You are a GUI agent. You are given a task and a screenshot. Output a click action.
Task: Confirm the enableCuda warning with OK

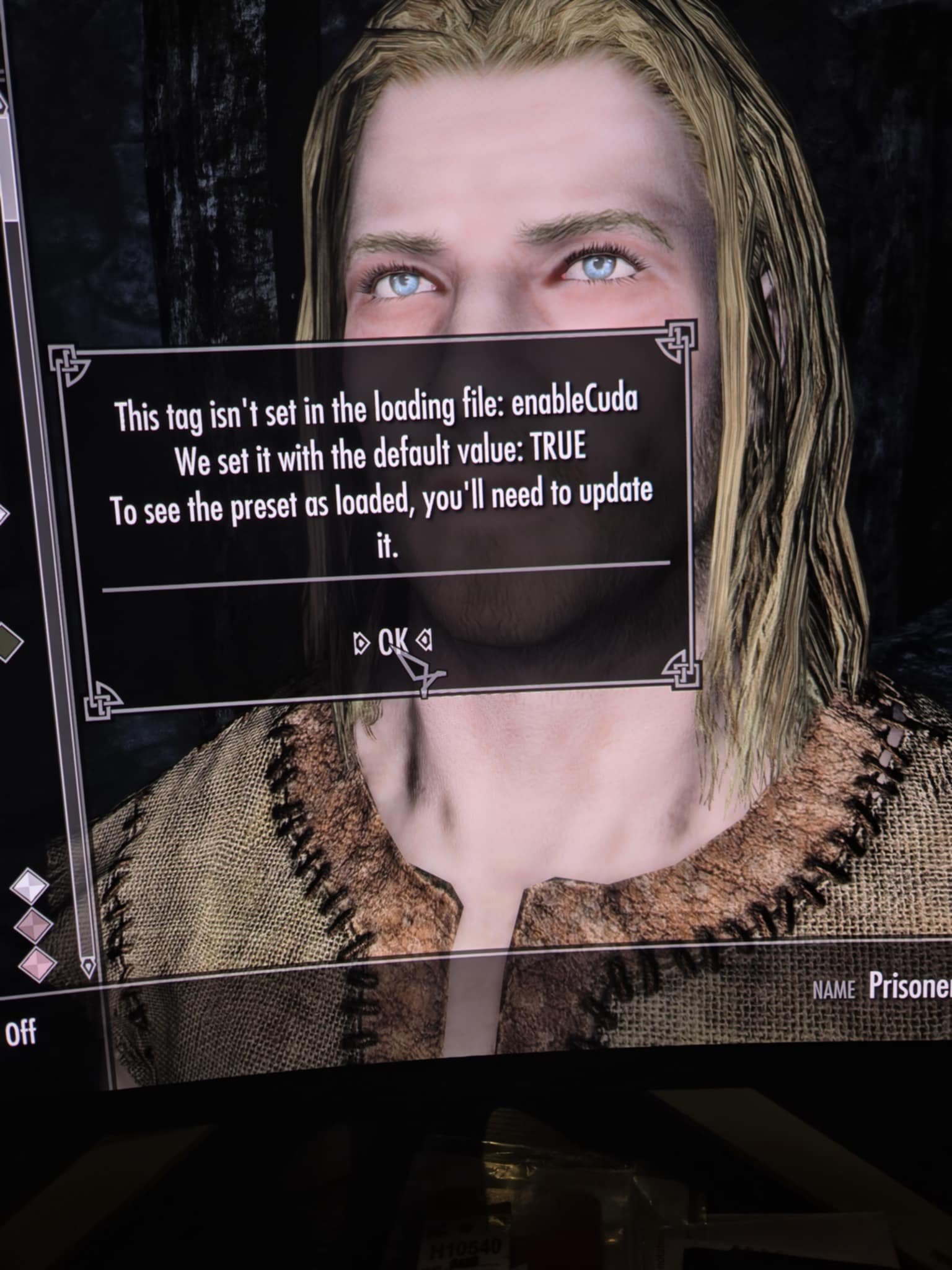click(392, 642)
